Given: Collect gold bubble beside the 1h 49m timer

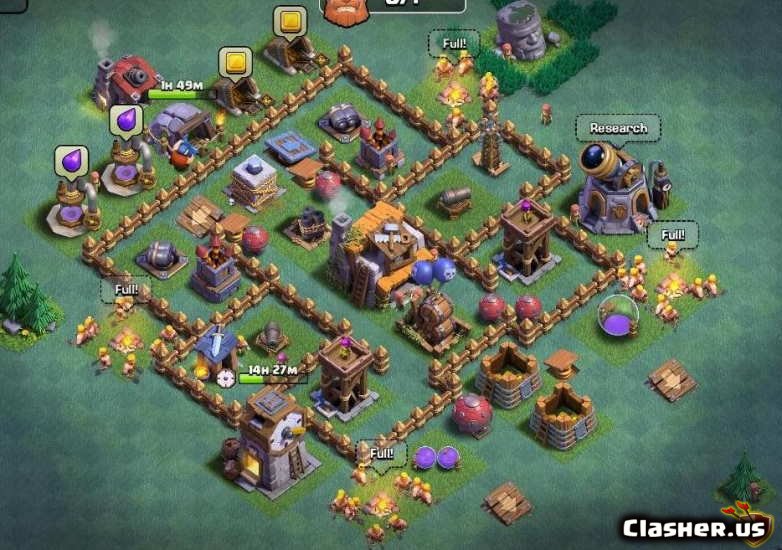Looking at the screenshot, I should coord(234,62).
